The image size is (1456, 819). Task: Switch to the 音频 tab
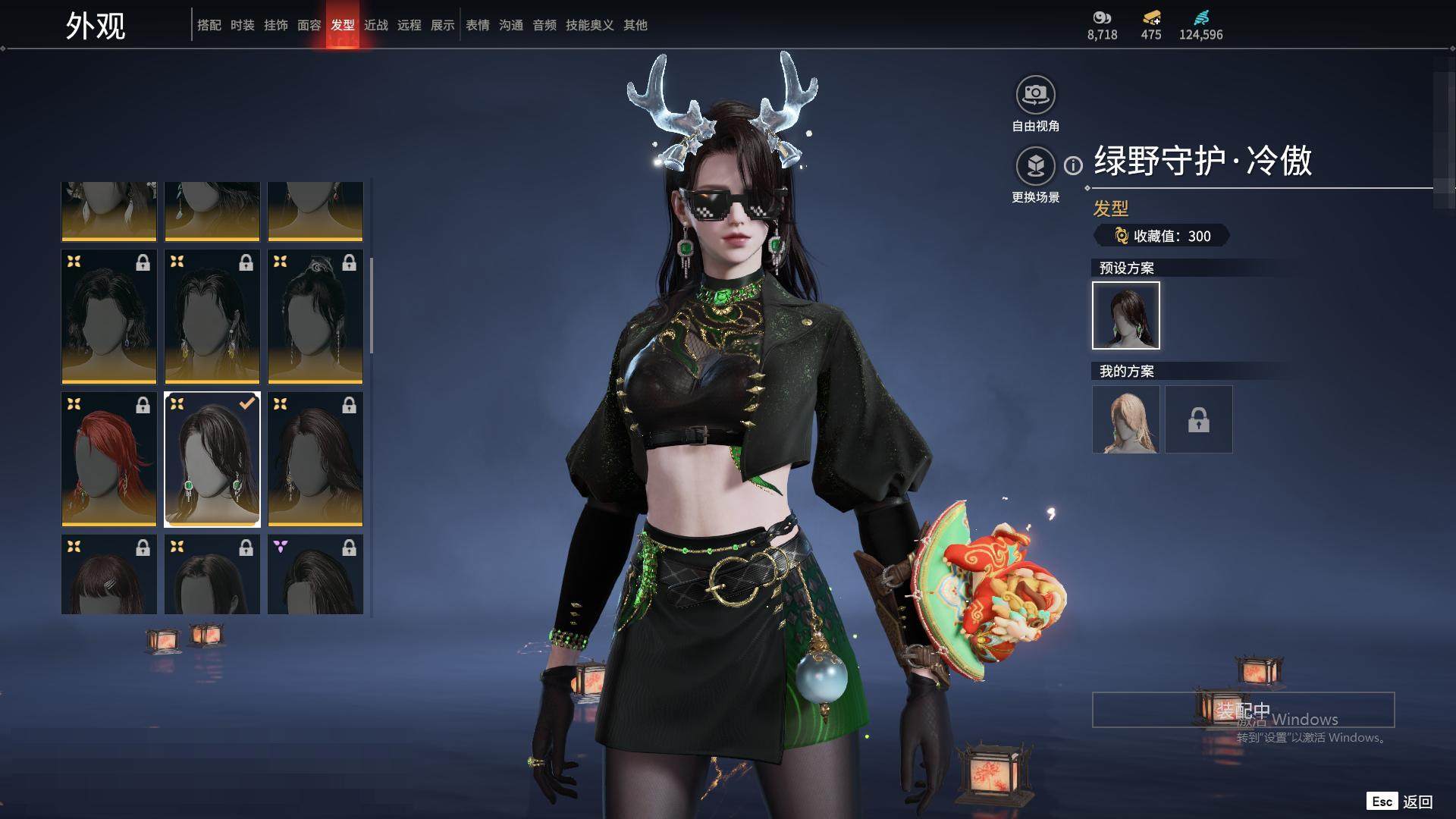(x=544, y=25)
